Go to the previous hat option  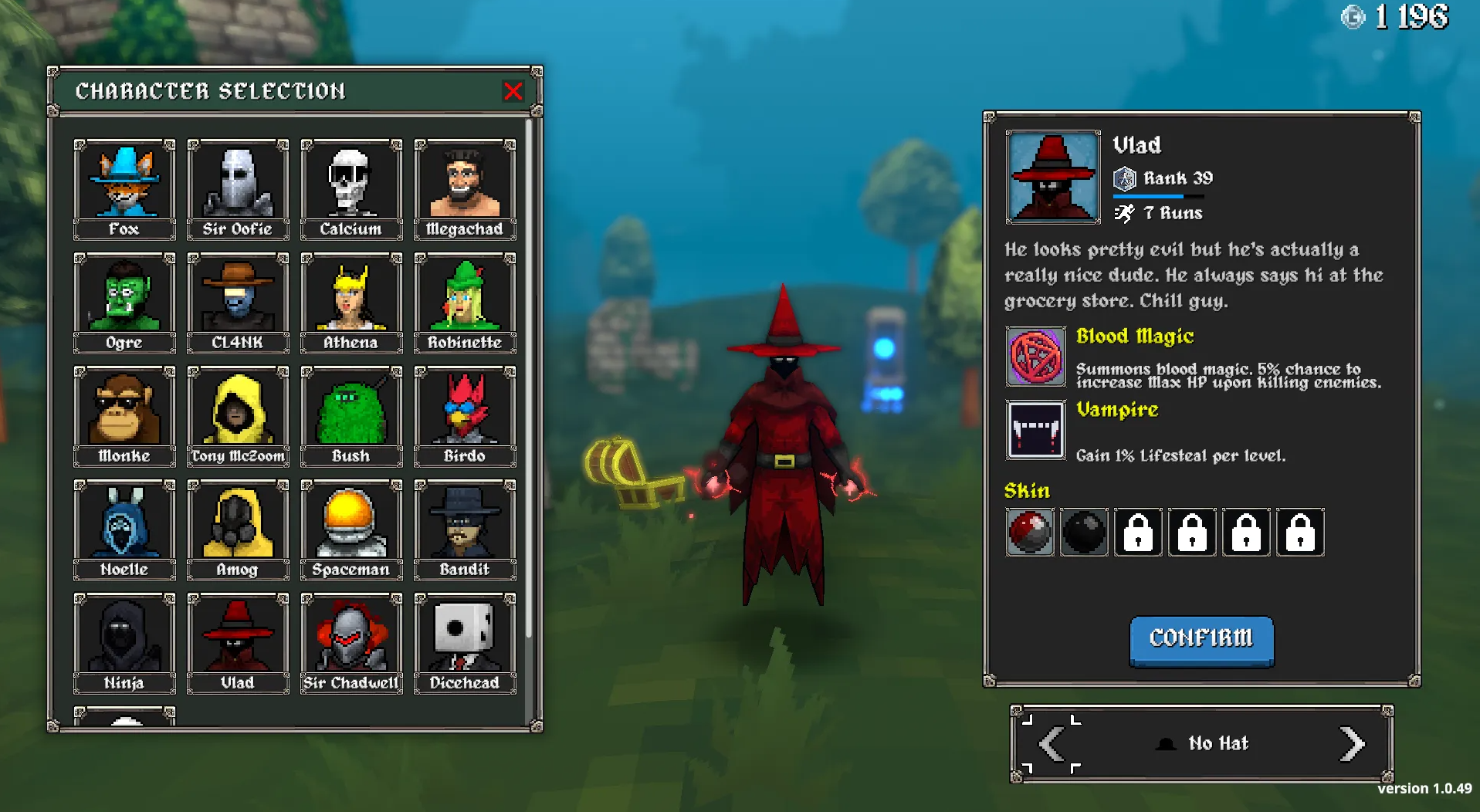coord(1052,743)
